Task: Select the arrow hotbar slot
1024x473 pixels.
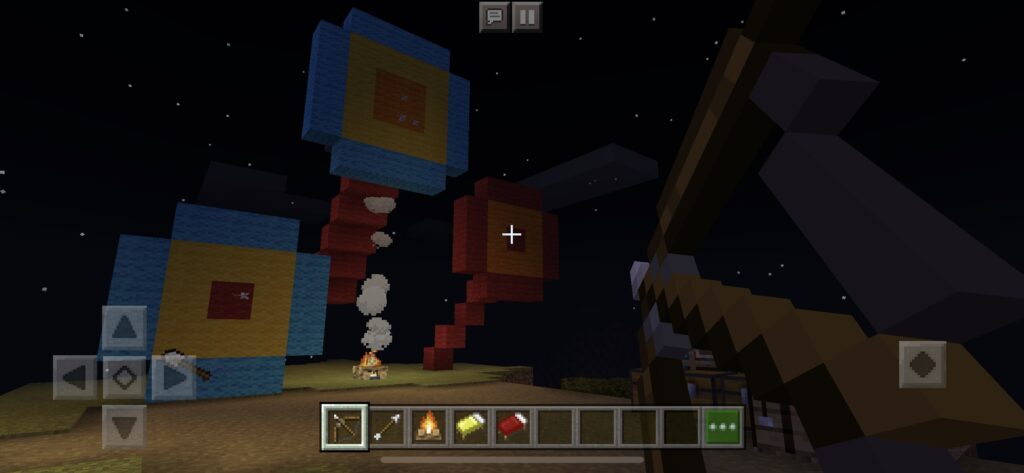Action: [388, 425]
